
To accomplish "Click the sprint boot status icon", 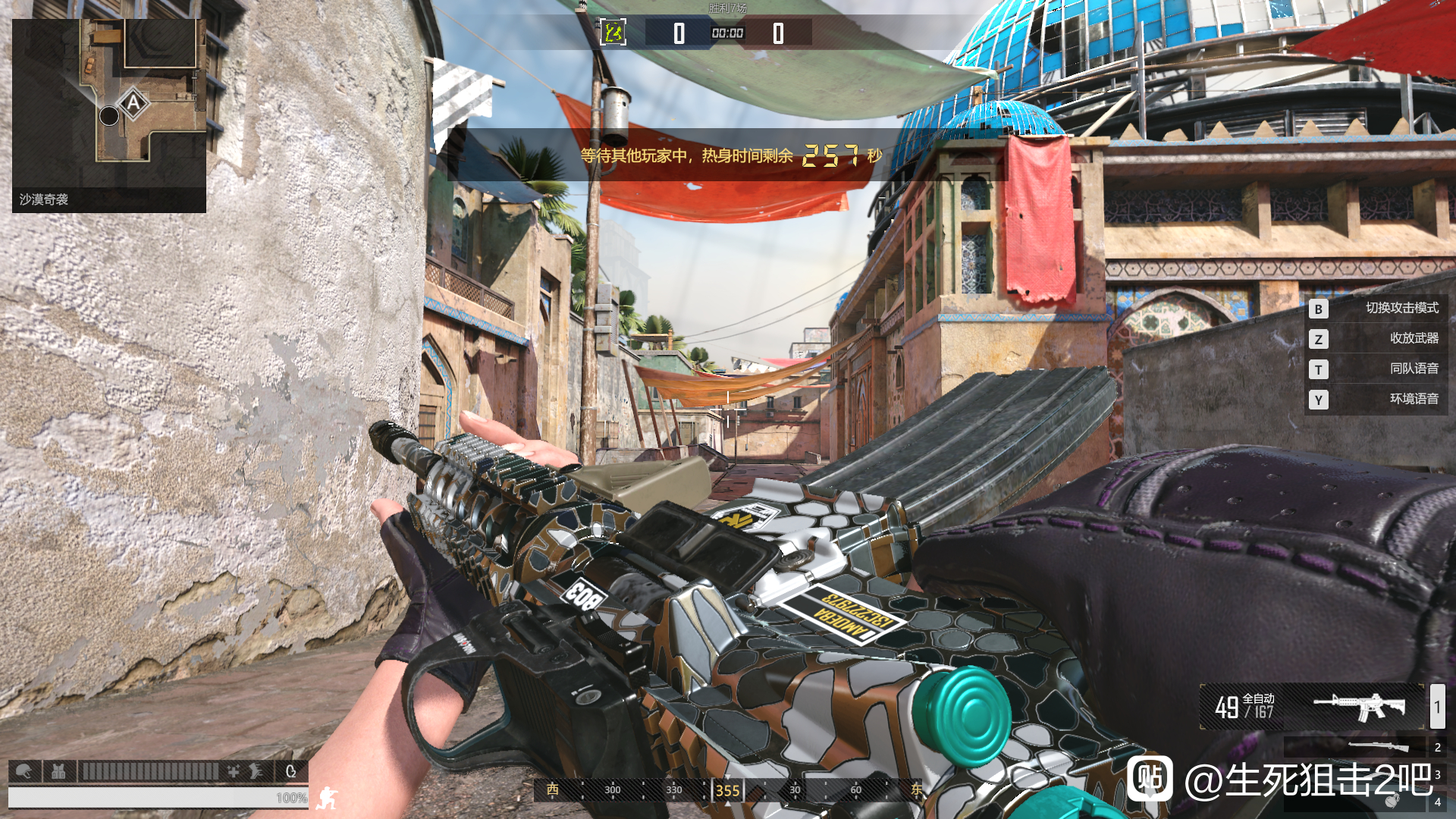I will 256,771.
